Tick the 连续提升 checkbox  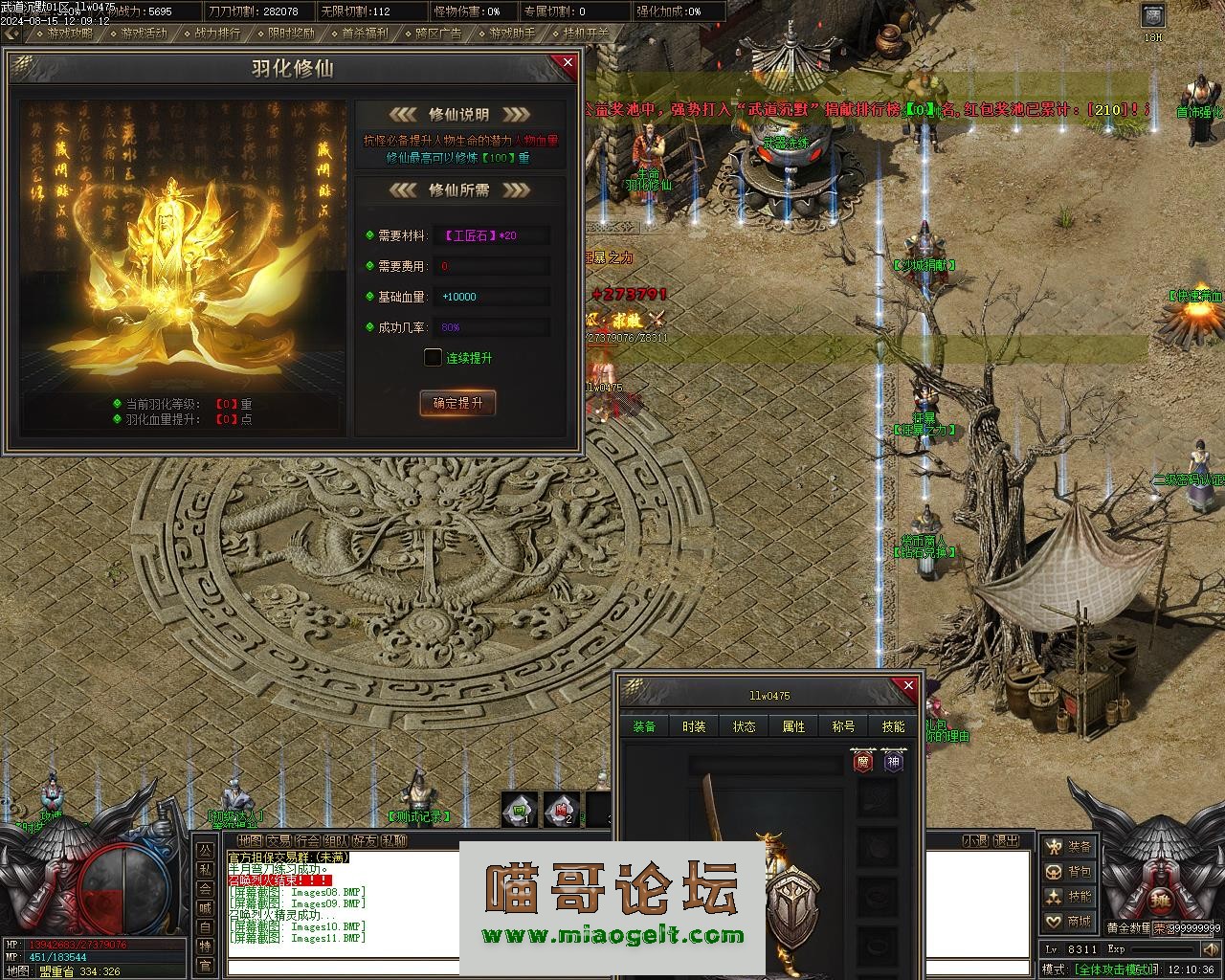pos(433,358)
